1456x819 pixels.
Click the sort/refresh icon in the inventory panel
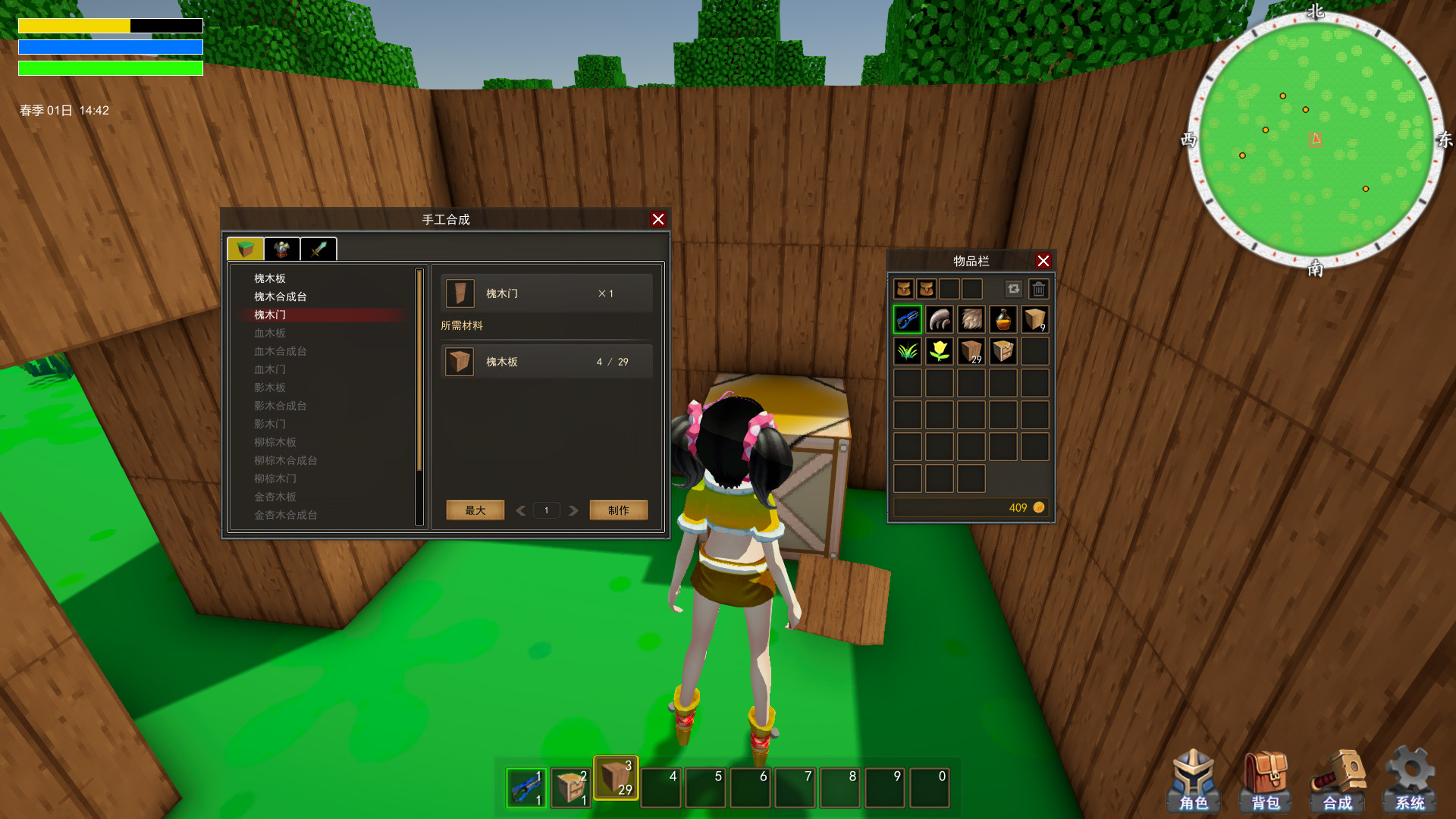[1014, 288]
